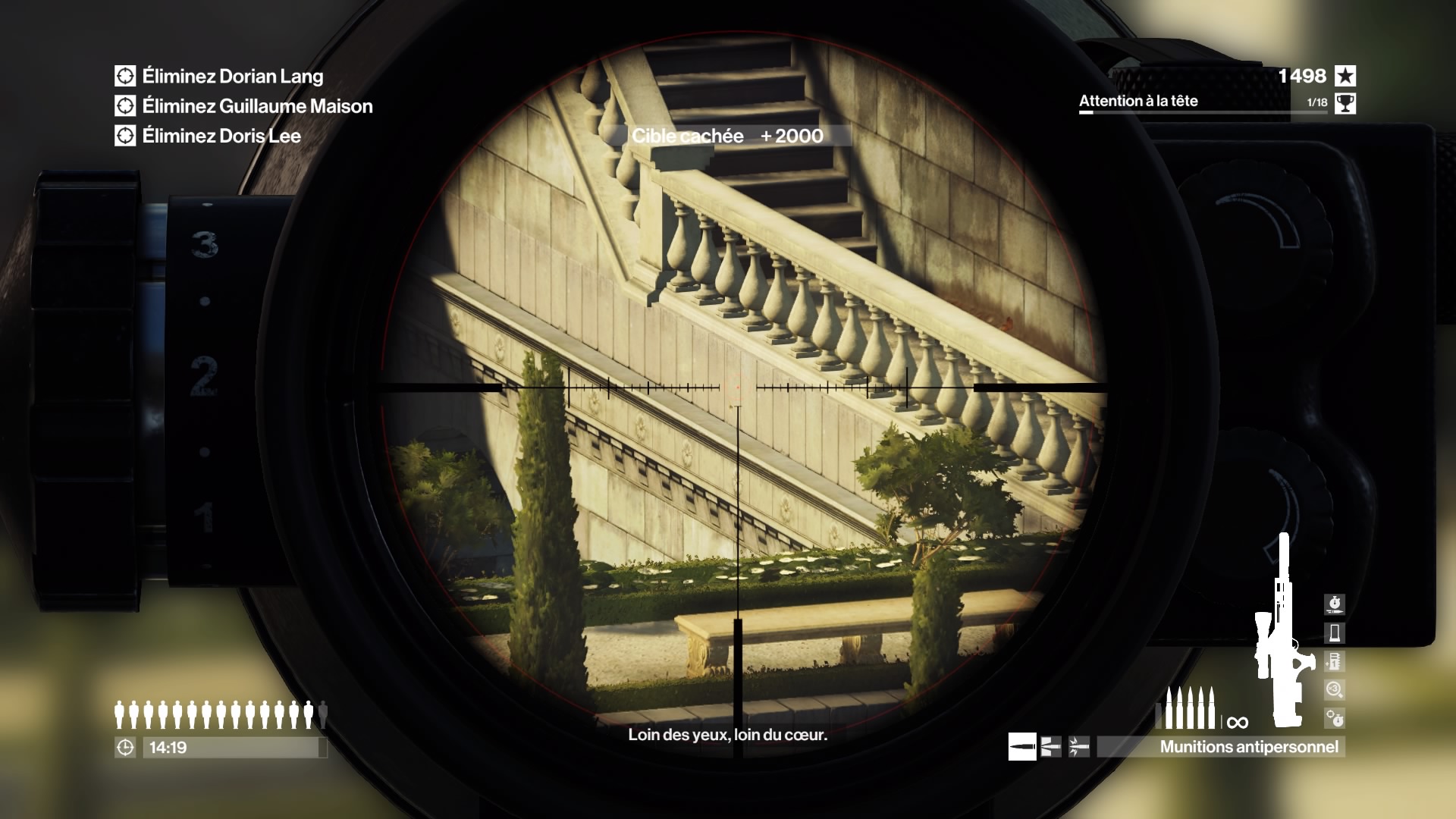Click the stopwatch and bullet perk icon
Screen dimensions: 1456x819
click(x=1334, y=604)
